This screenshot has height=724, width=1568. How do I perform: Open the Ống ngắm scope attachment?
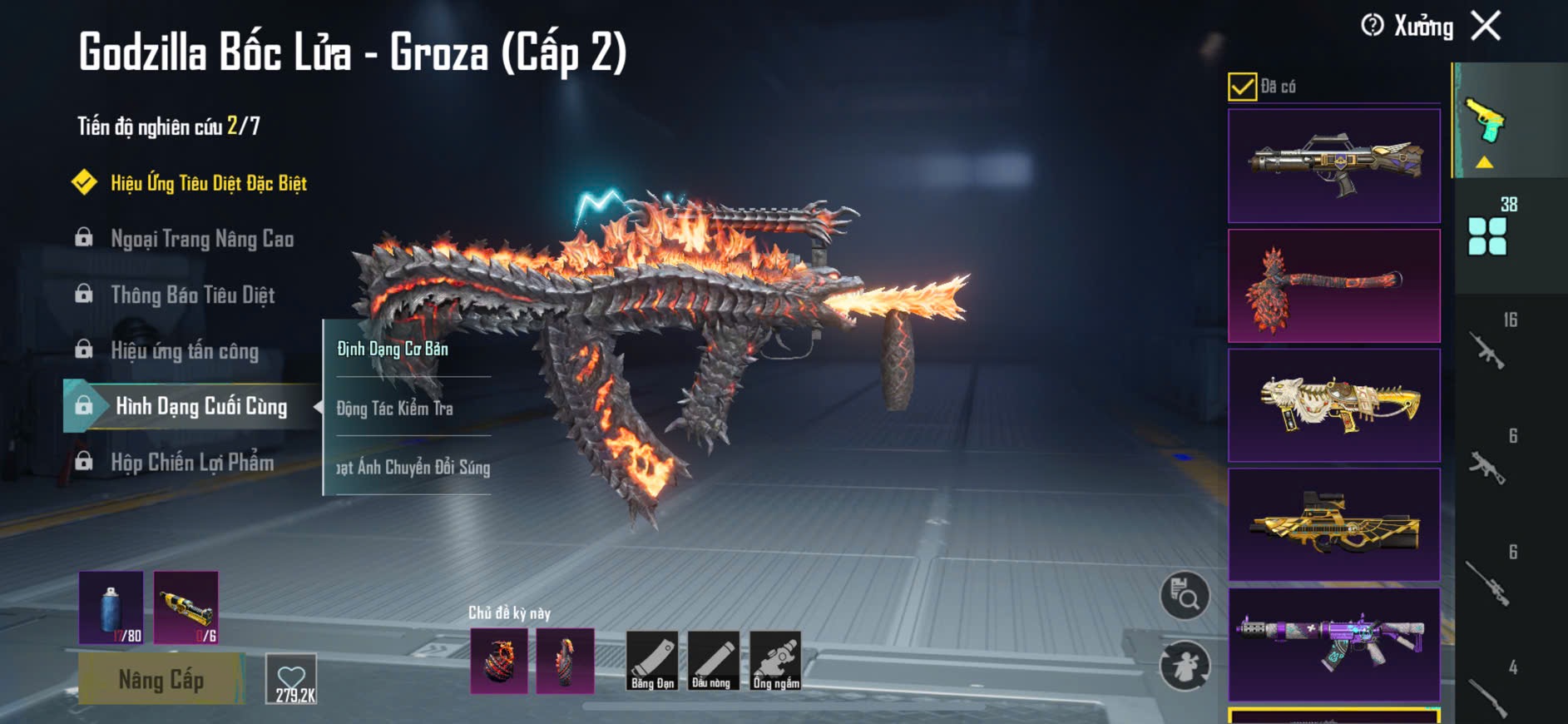click(x=775, y=661)
